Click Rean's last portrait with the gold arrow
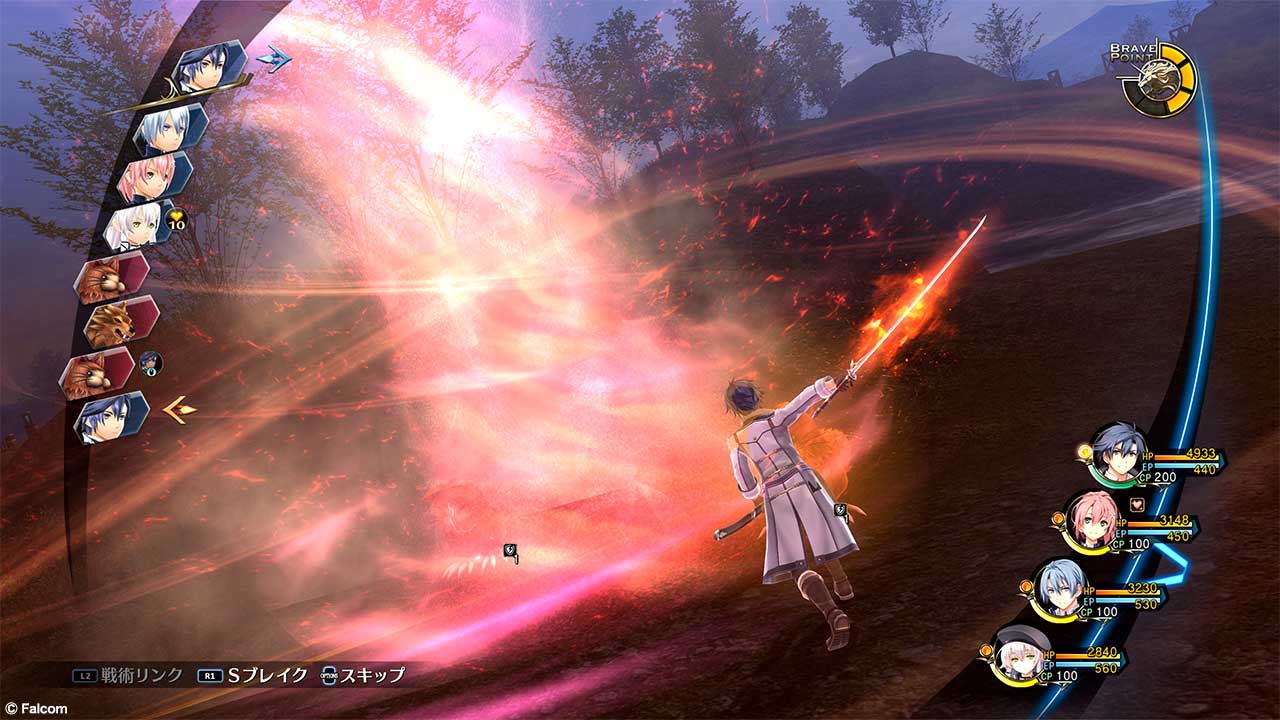This screenshot has height=720, width=1280. 110,418
